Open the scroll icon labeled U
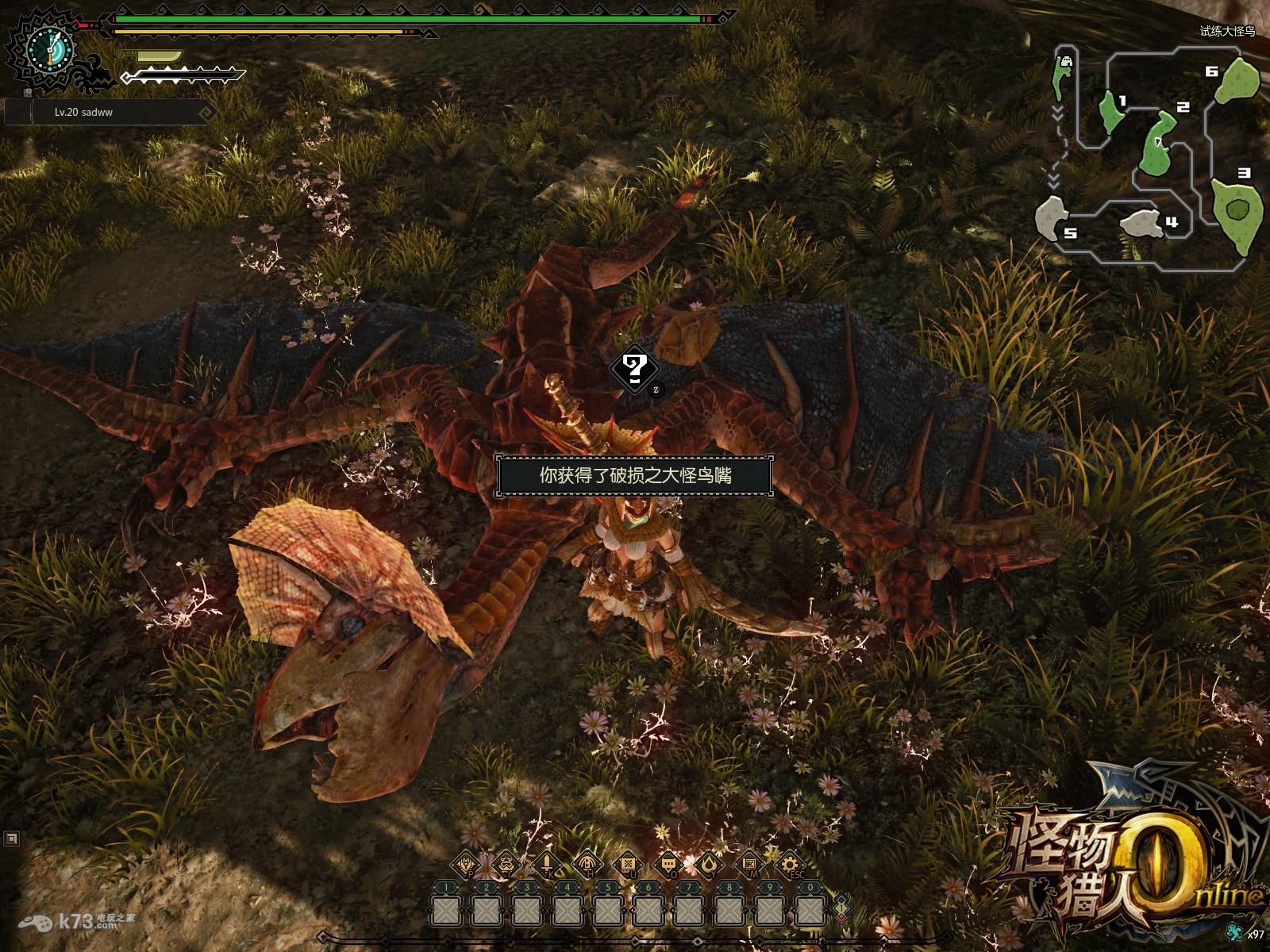Image resolution: width=1270 pixels, height=952 pixels. [x=628, y=863]
